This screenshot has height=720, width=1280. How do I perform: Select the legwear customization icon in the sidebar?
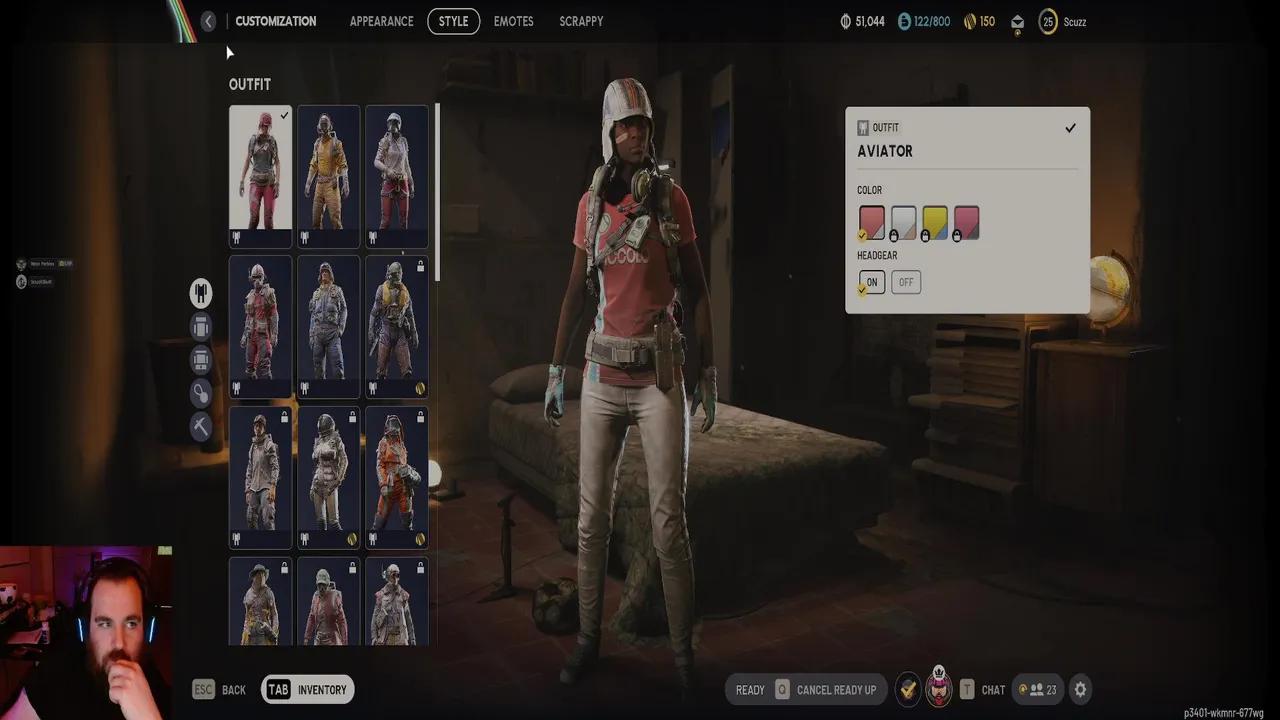click(200, 359)
